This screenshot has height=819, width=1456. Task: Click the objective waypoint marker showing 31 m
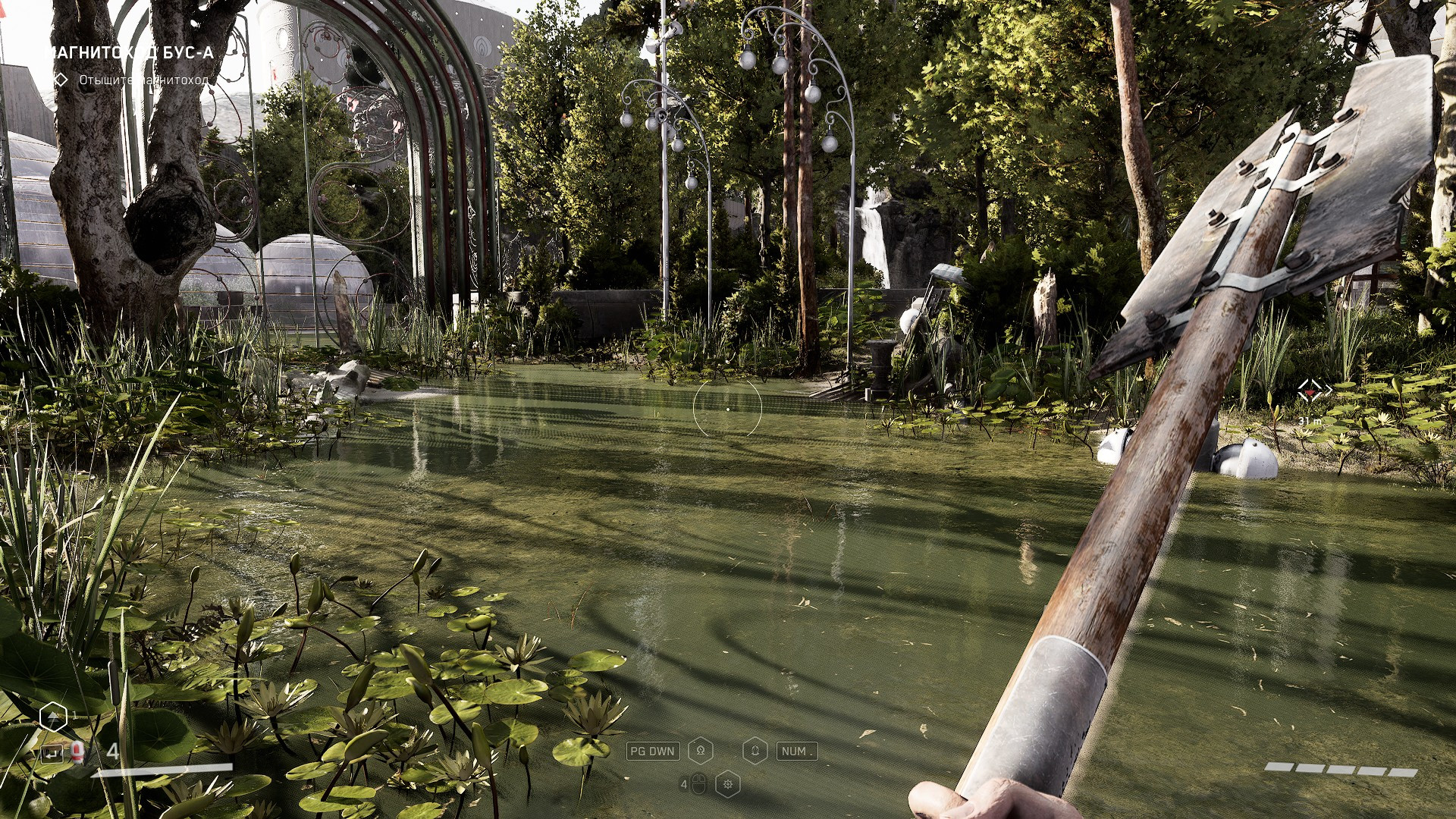click(x=1314, y=391)
